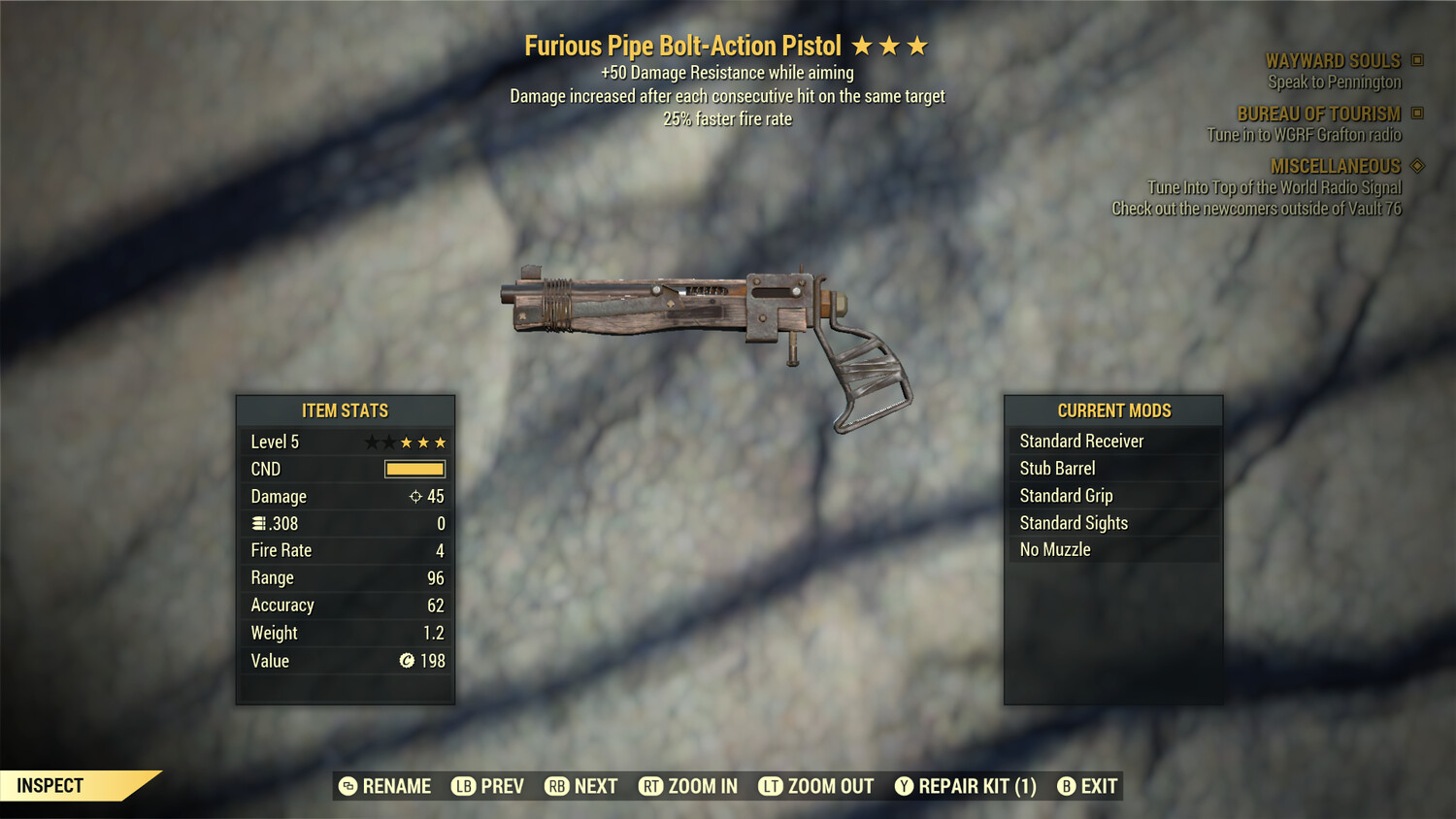Select PREV in the bottom command bar

point(488,786)
